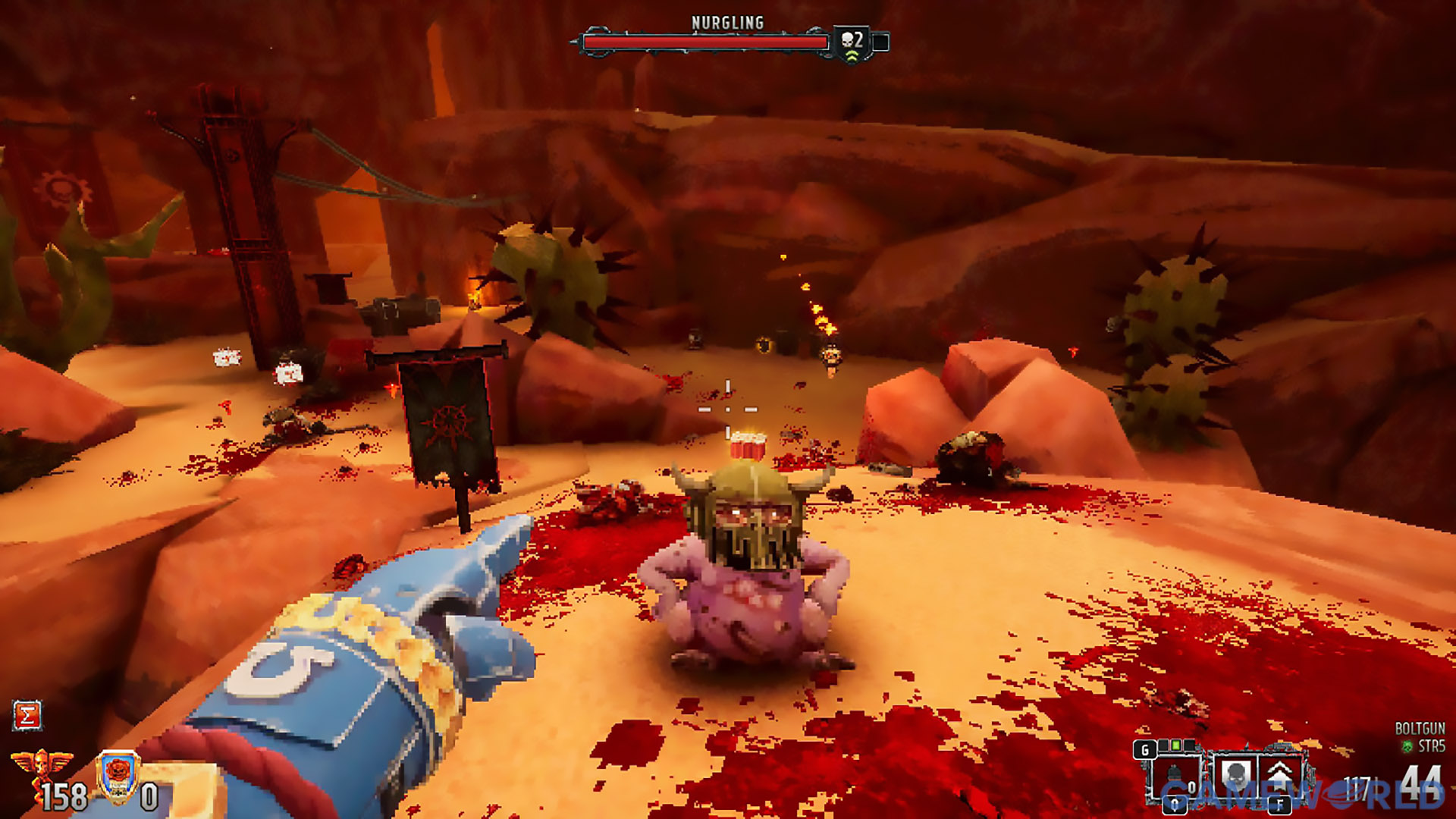
Task: Select the grenade slot
Action: pyautogui.click(x=1174, y=775)
